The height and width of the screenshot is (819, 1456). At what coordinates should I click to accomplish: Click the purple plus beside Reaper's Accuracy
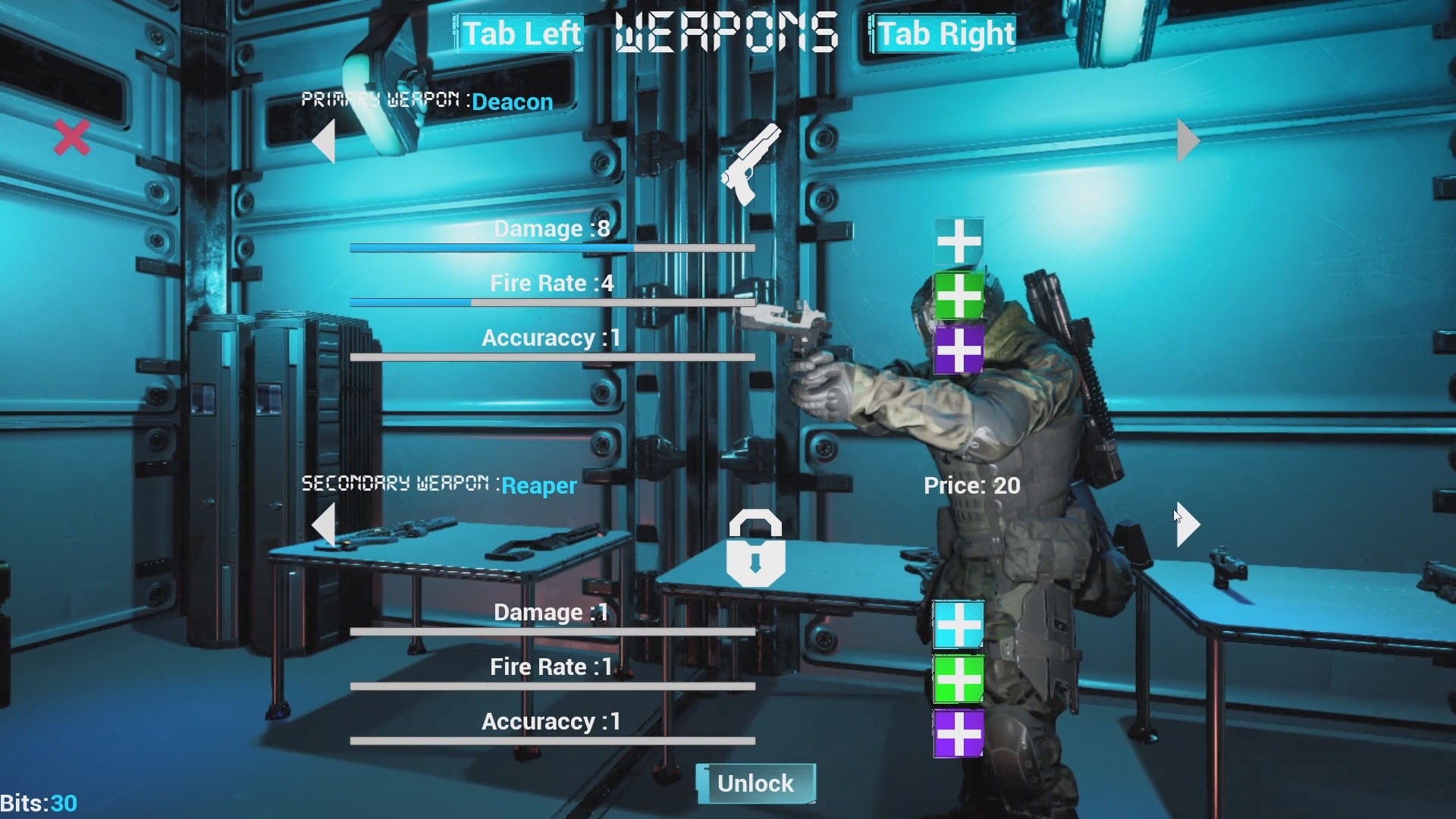(959, 733)
